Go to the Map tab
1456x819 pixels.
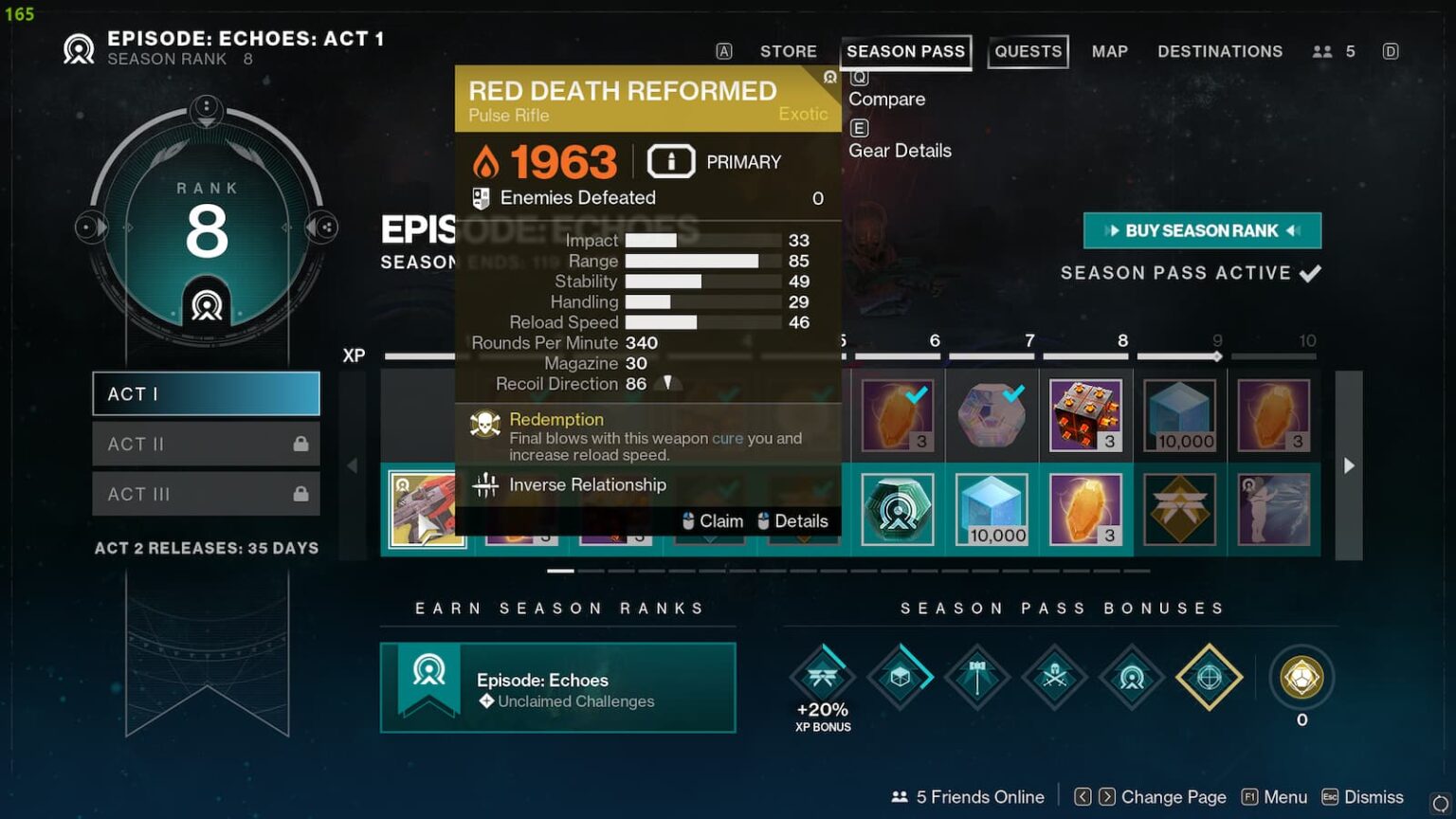pyautogui.click(x=1109, y=51)
